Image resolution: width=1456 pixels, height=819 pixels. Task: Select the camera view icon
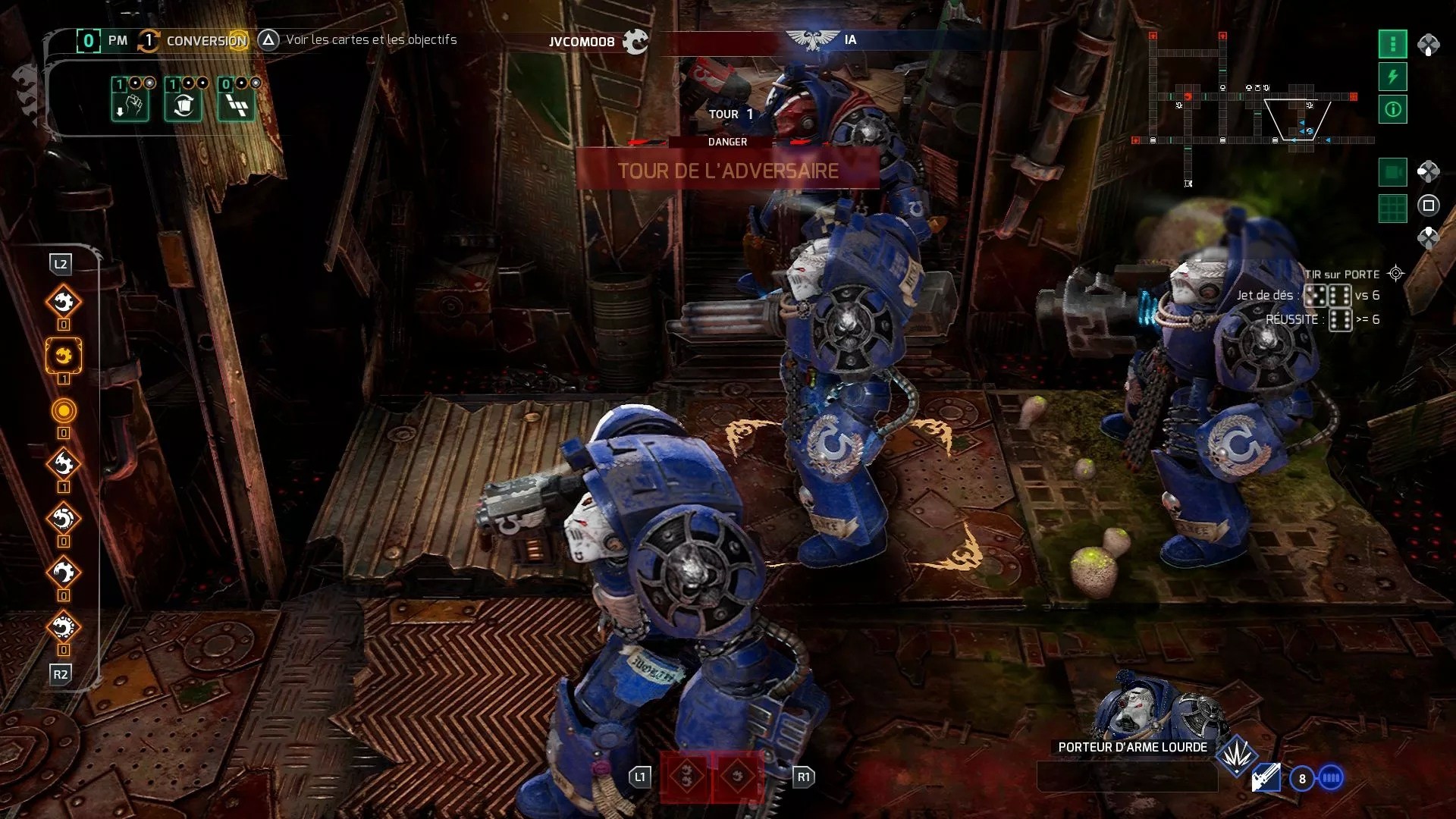tap(1394, 173)
